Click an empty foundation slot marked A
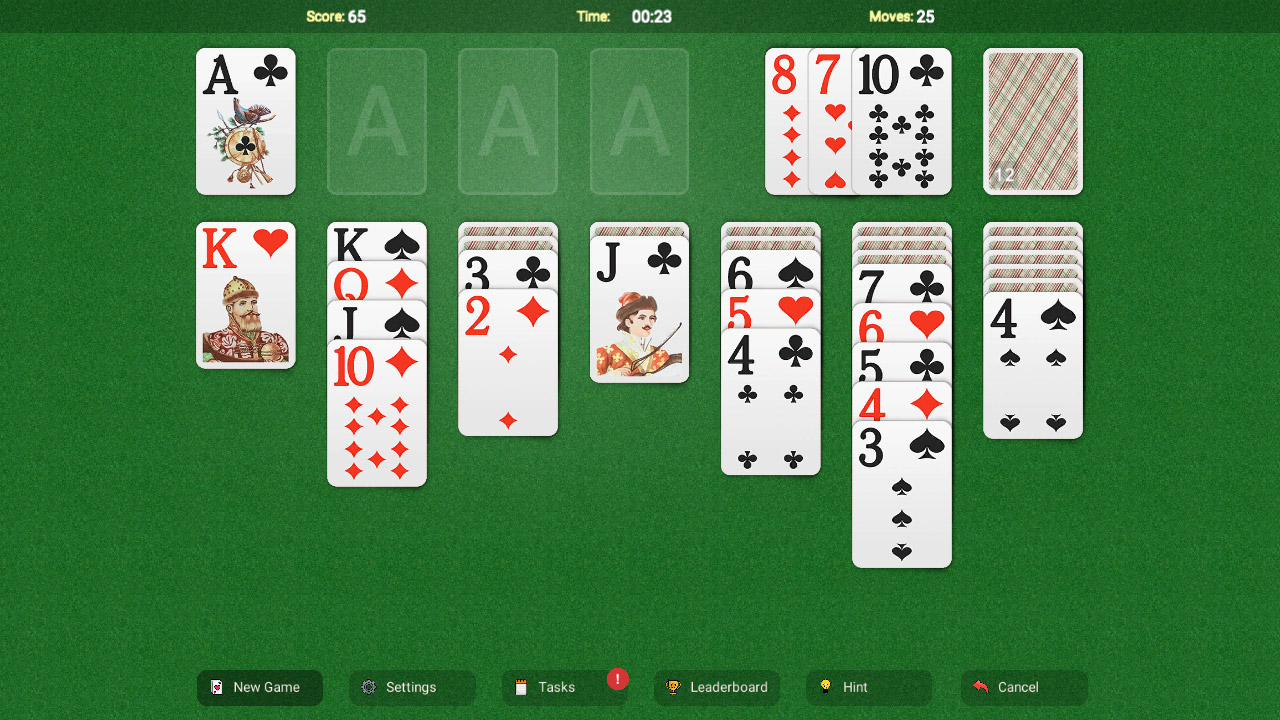 [377, 121]
